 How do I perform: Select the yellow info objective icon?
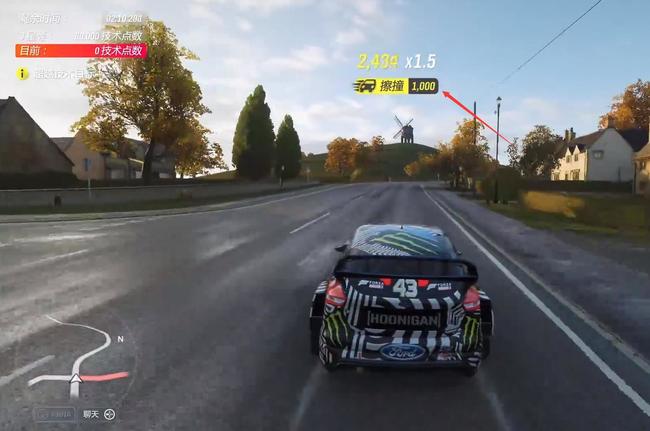22,73
